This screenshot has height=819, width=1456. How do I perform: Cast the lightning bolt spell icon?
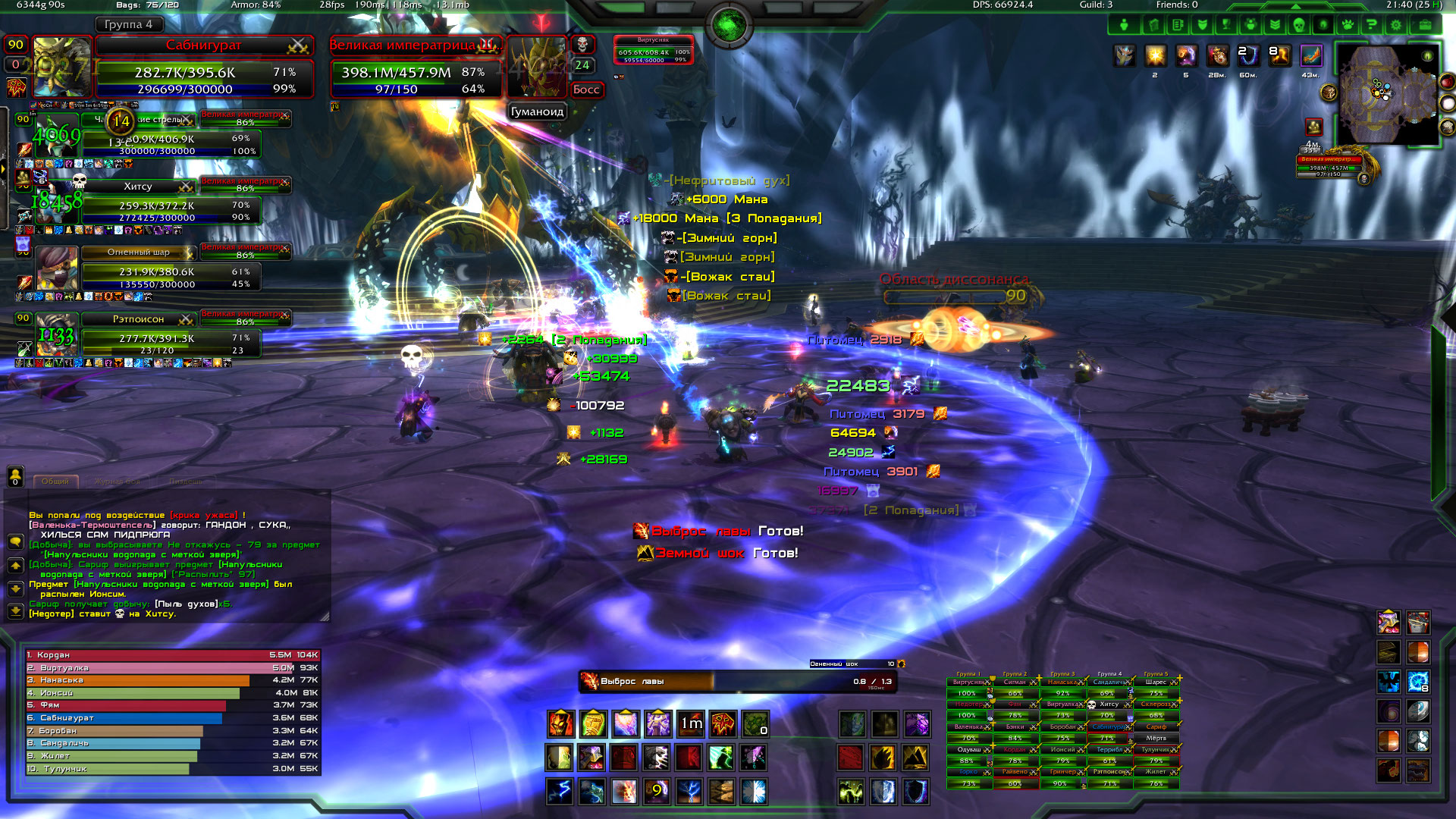tap(560, 792)
